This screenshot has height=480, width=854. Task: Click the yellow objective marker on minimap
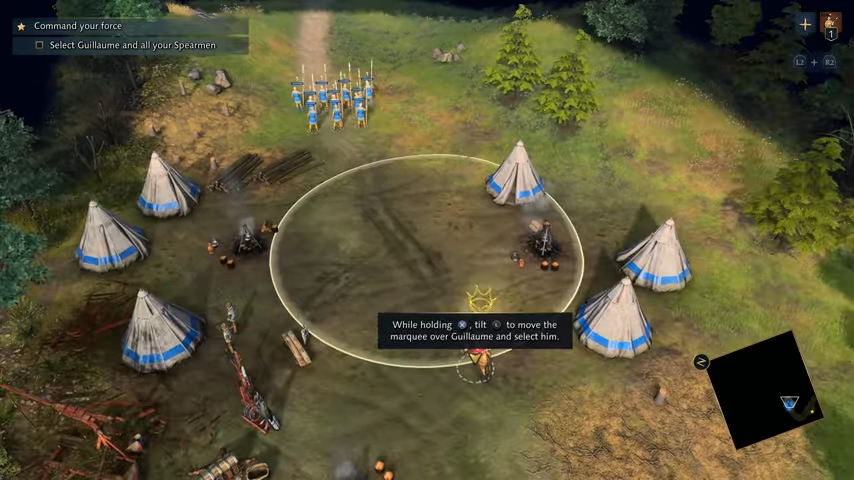pyautogui.click(x=814, y=410)
